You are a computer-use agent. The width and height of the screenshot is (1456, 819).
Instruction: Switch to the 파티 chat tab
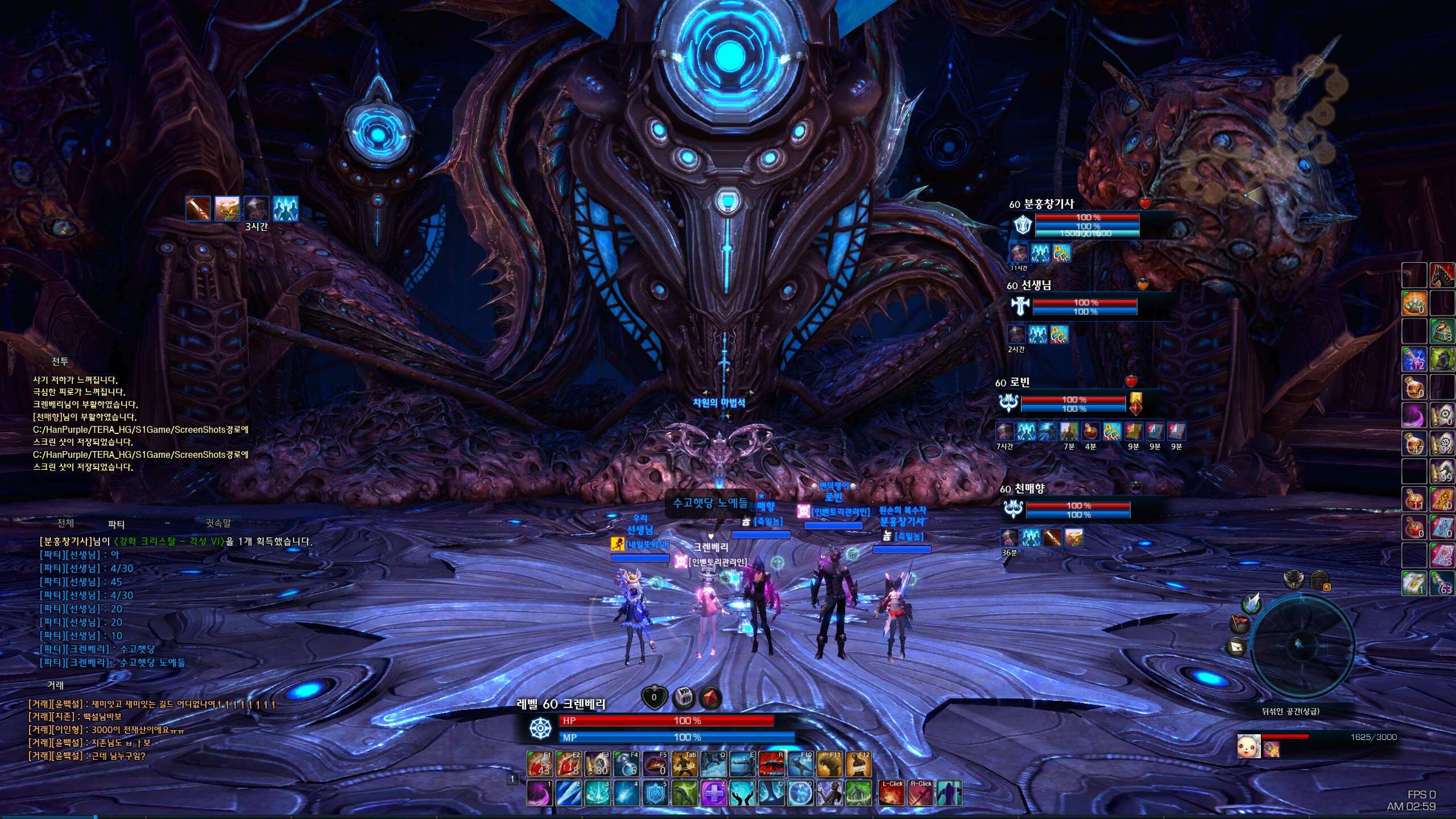click(x=116, y=524)
